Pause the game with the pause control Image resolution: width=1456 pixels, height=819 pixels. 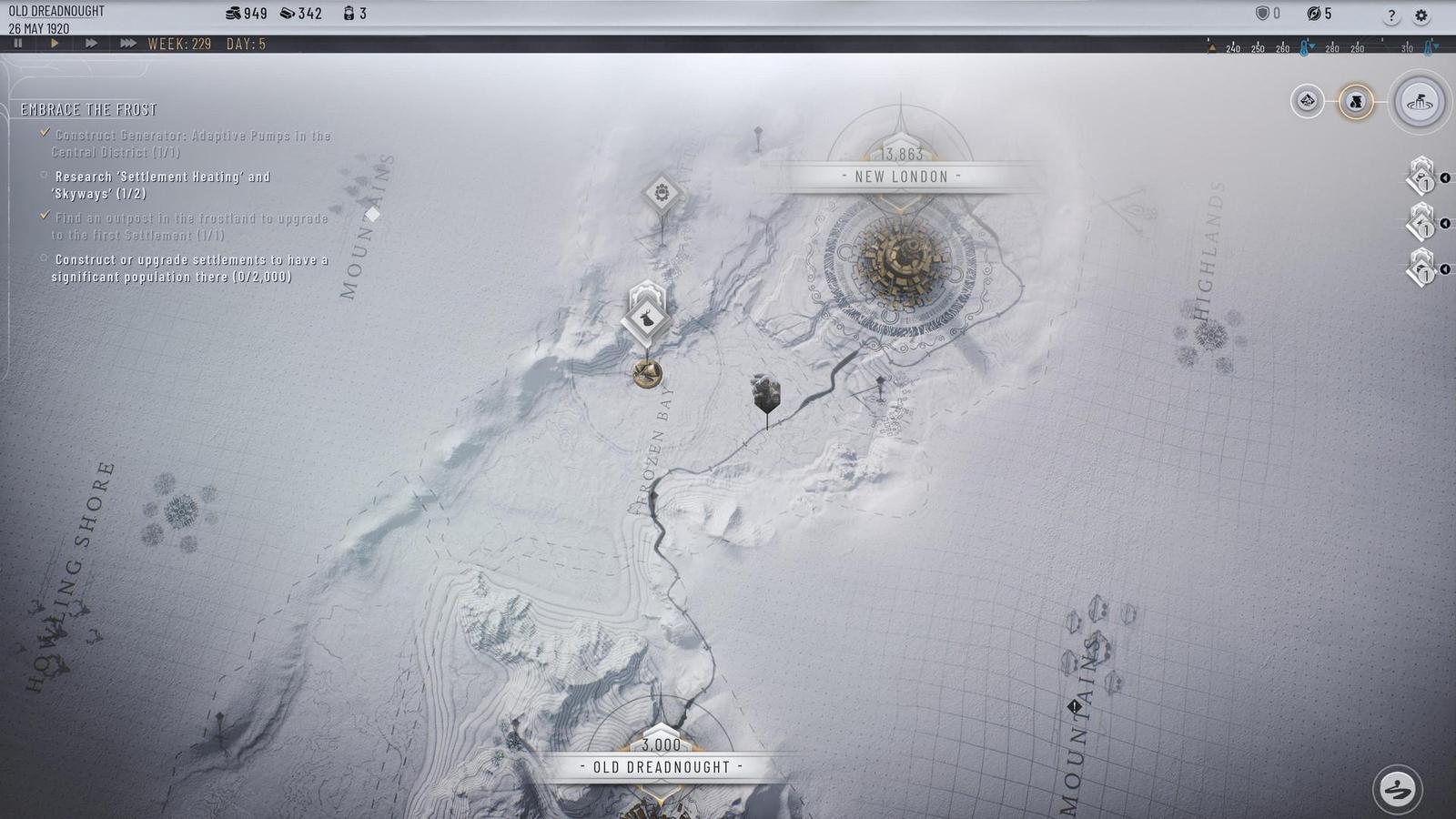pyautogui.click(x=16, y=43)
